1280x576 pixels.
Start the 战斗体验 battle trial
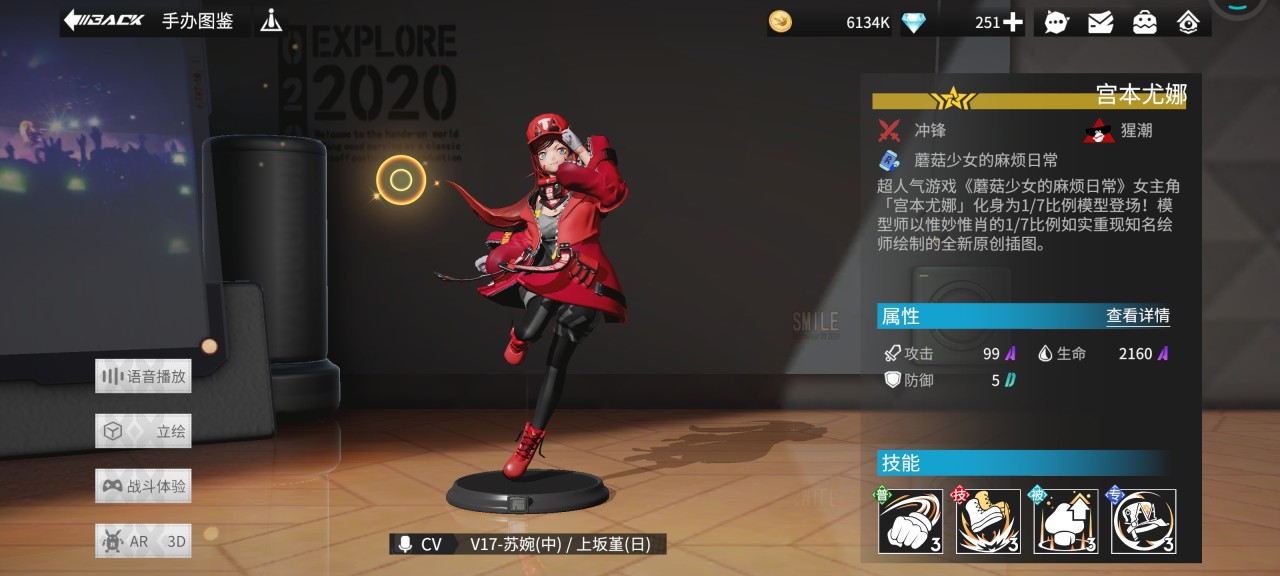click(x=143, y=487)
